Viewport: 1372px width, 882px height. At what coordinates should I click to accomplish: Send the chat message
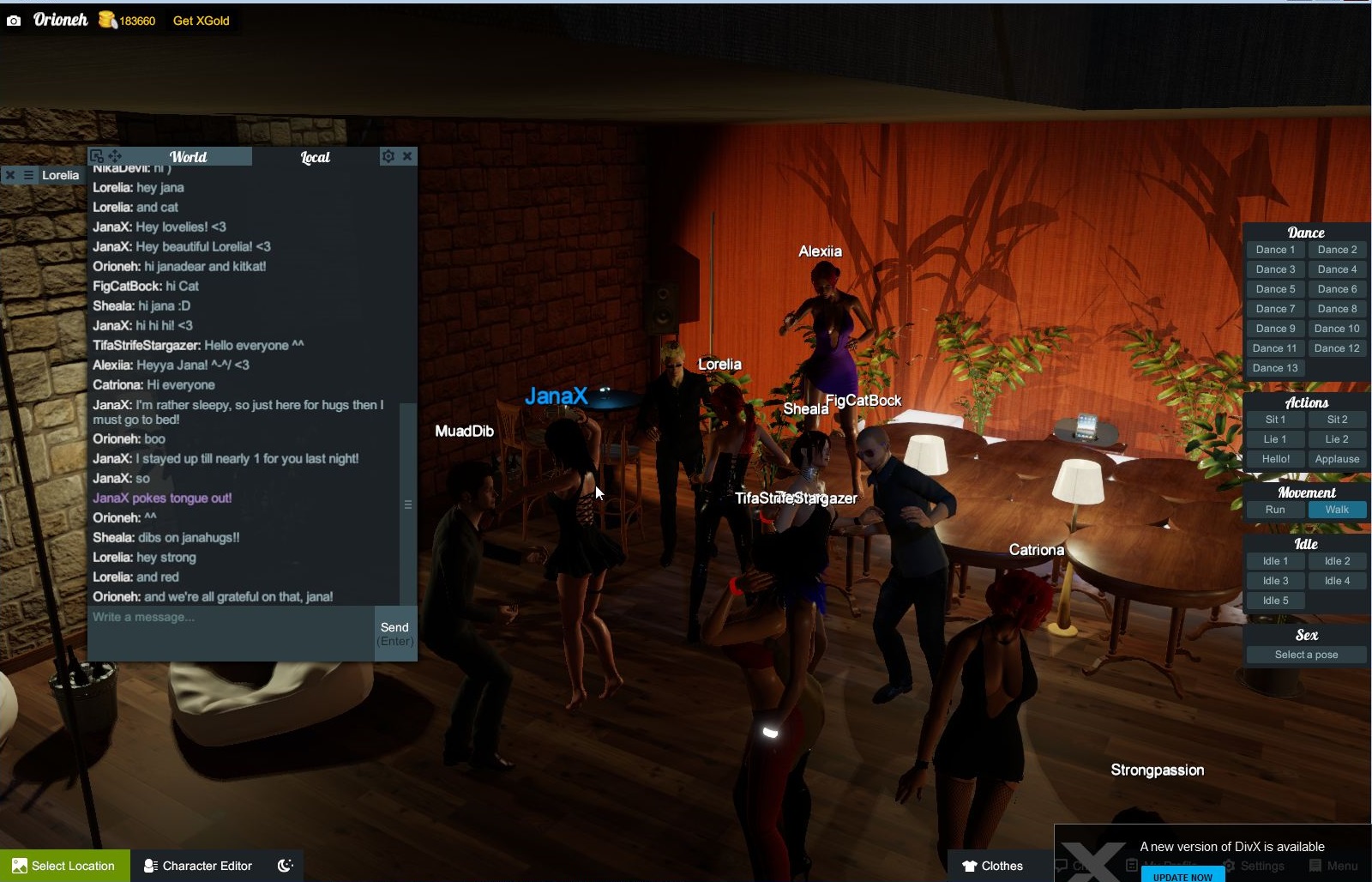click(395, 633)
